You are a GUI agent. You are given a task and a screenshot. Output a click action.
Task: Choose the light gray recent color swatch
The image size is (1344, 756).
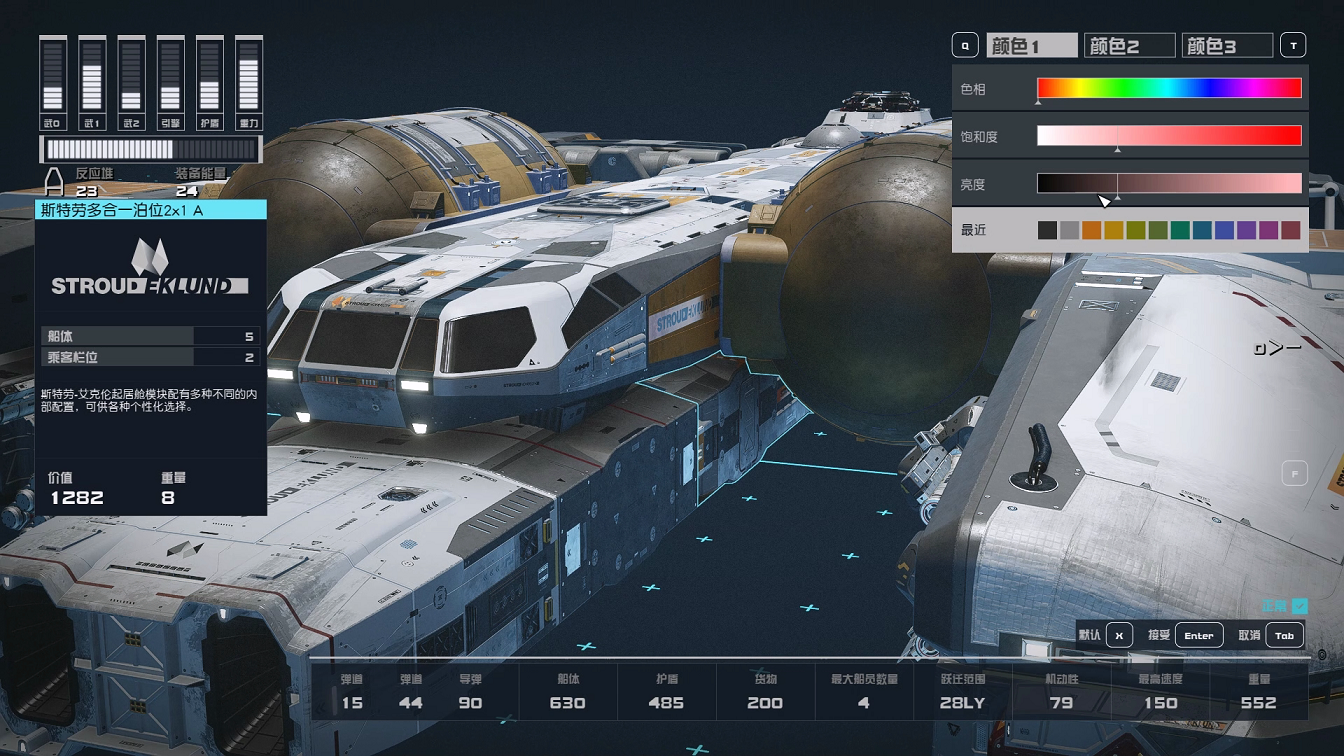(1069, 230)
